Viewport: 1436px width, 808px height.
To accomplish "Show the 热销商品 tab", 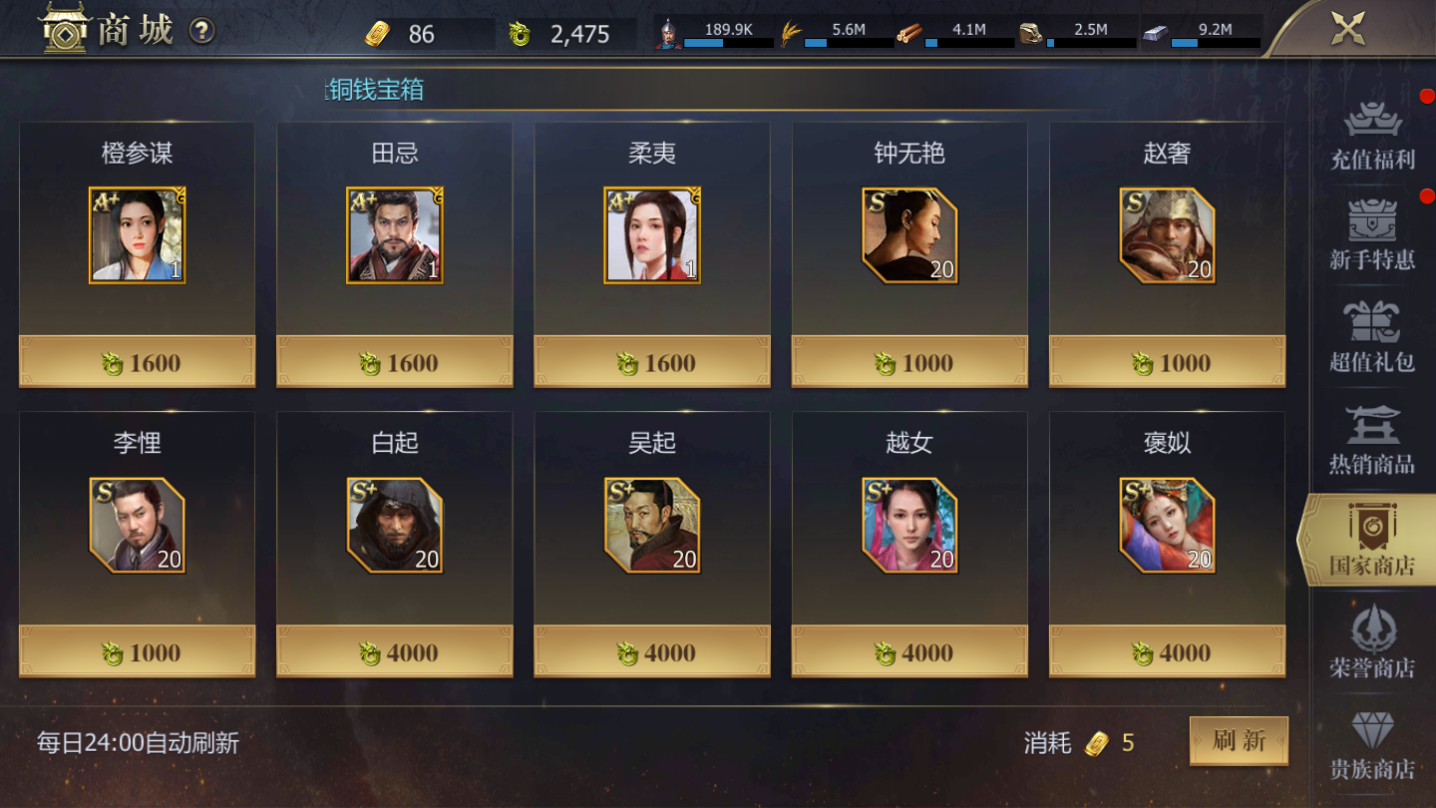I will point(1372,439).
